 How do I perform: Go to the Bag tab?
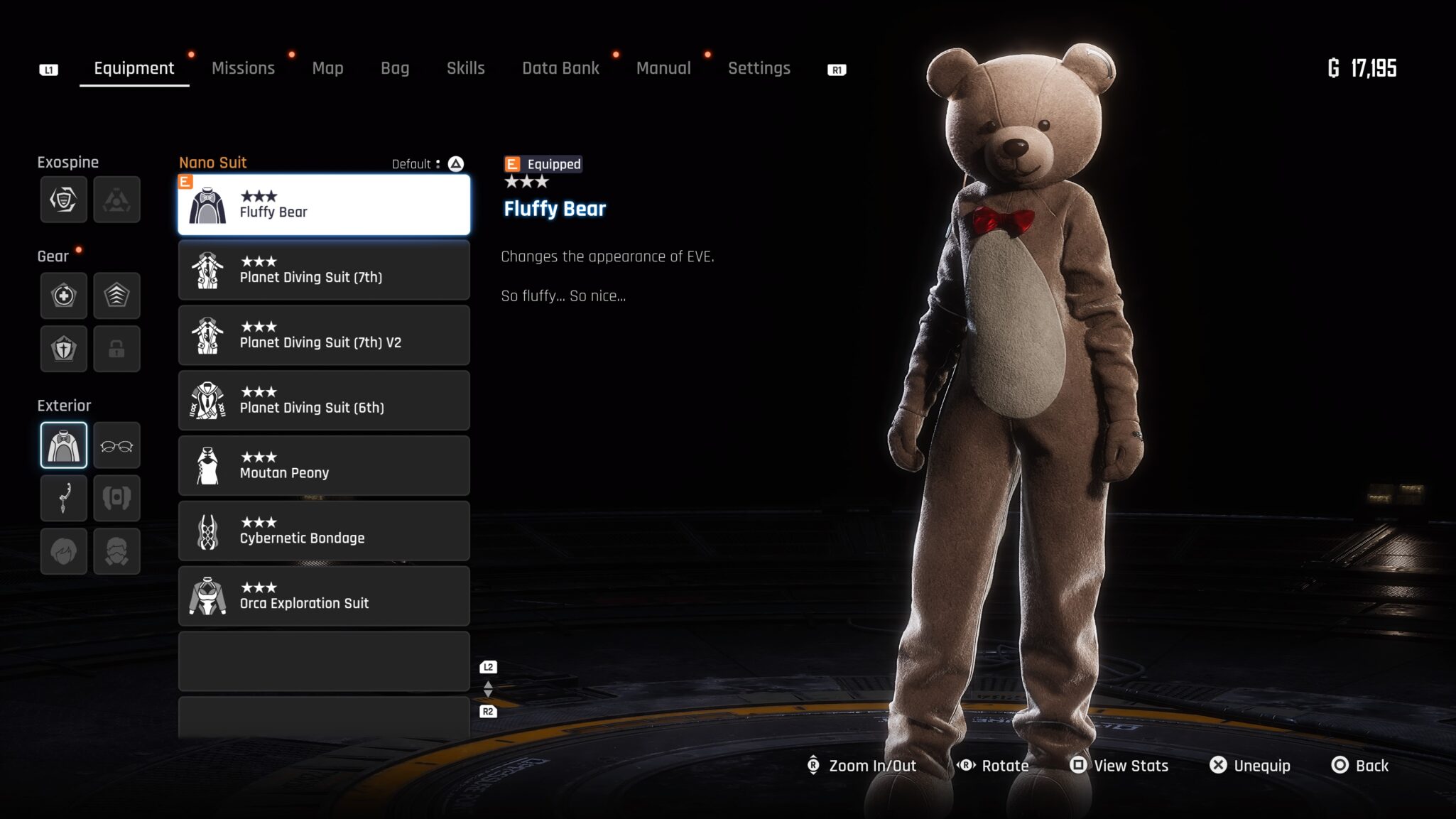point(395,68)
